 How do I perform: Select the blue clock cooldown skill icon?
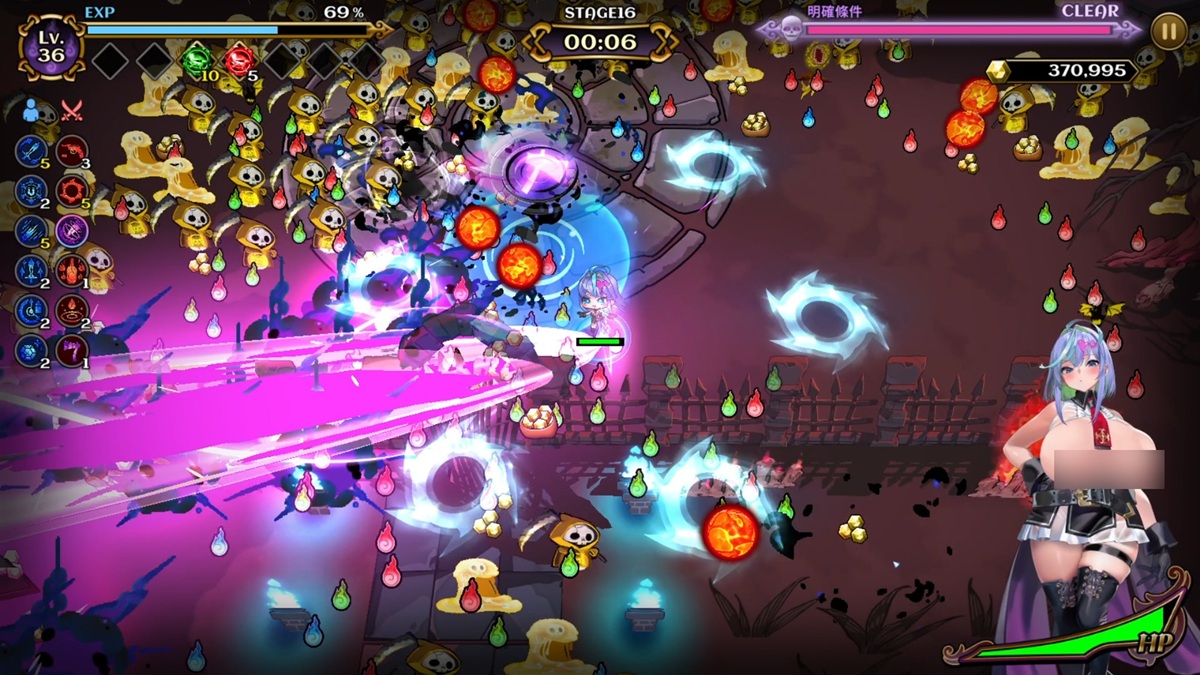31,310
